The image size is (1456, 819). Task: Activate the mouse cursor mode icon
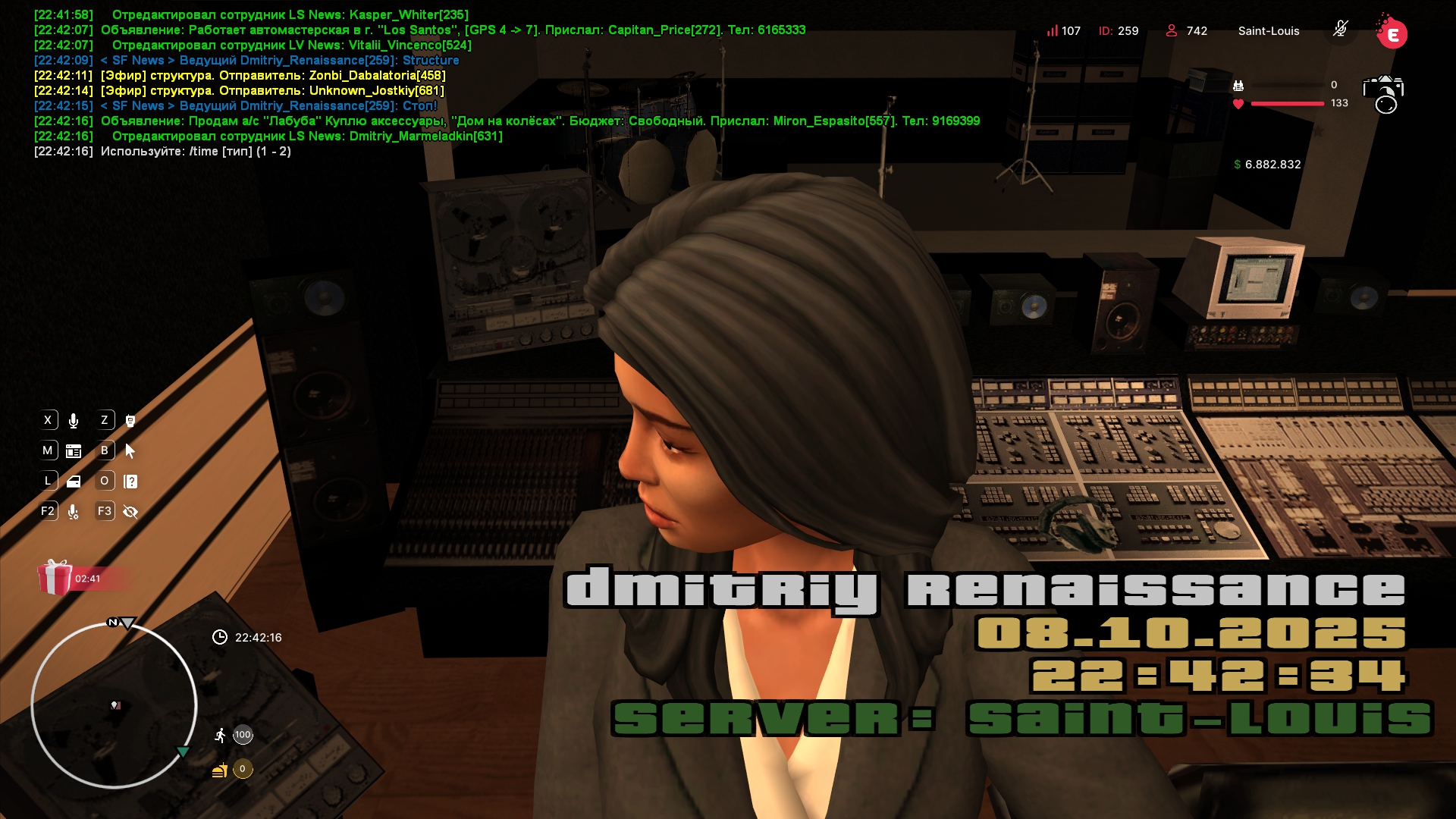[x=130, y=451]
